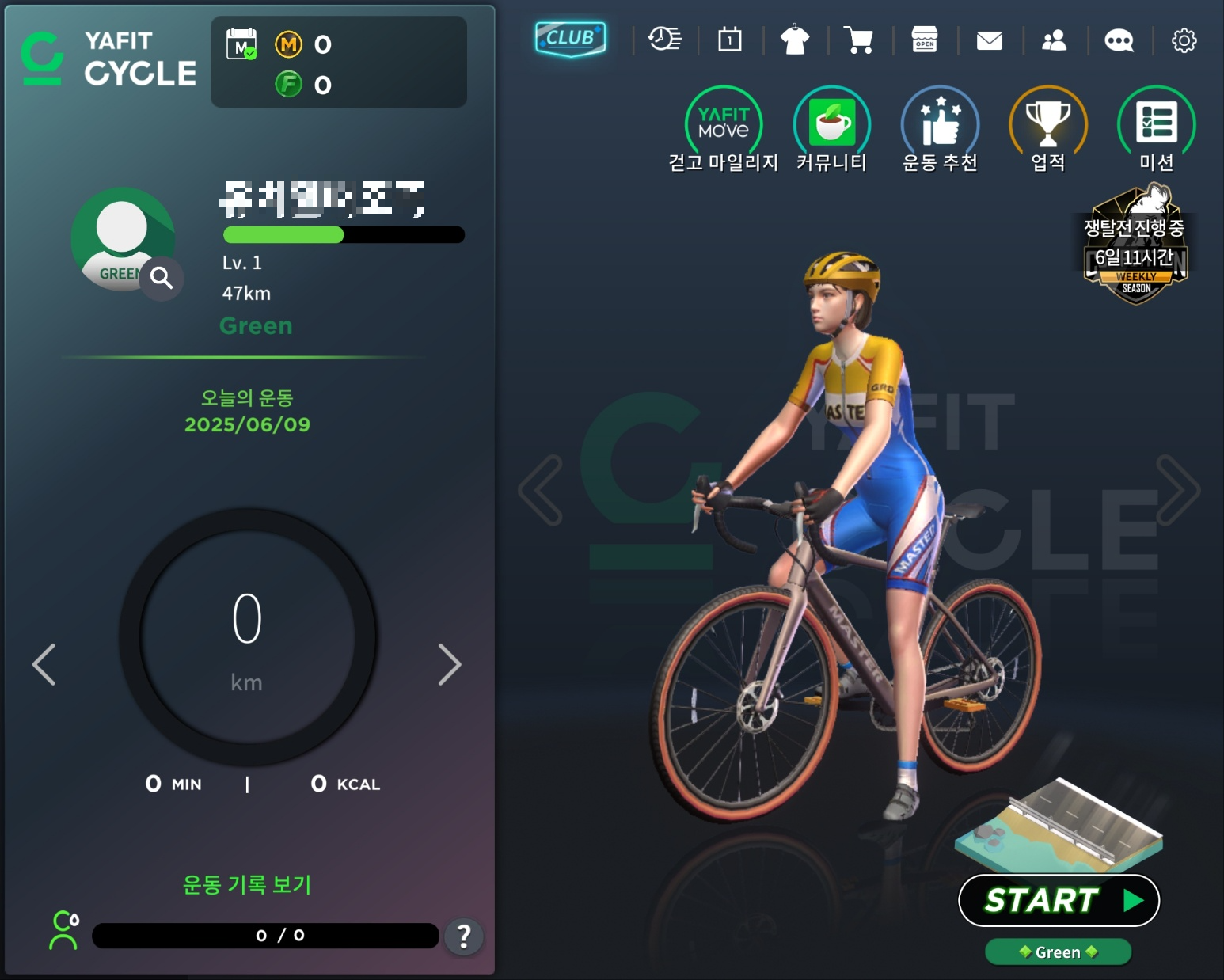Expand the Green grade selector under START
This screenshot has height=980, width=1224.
click(x=1058, y=952)
